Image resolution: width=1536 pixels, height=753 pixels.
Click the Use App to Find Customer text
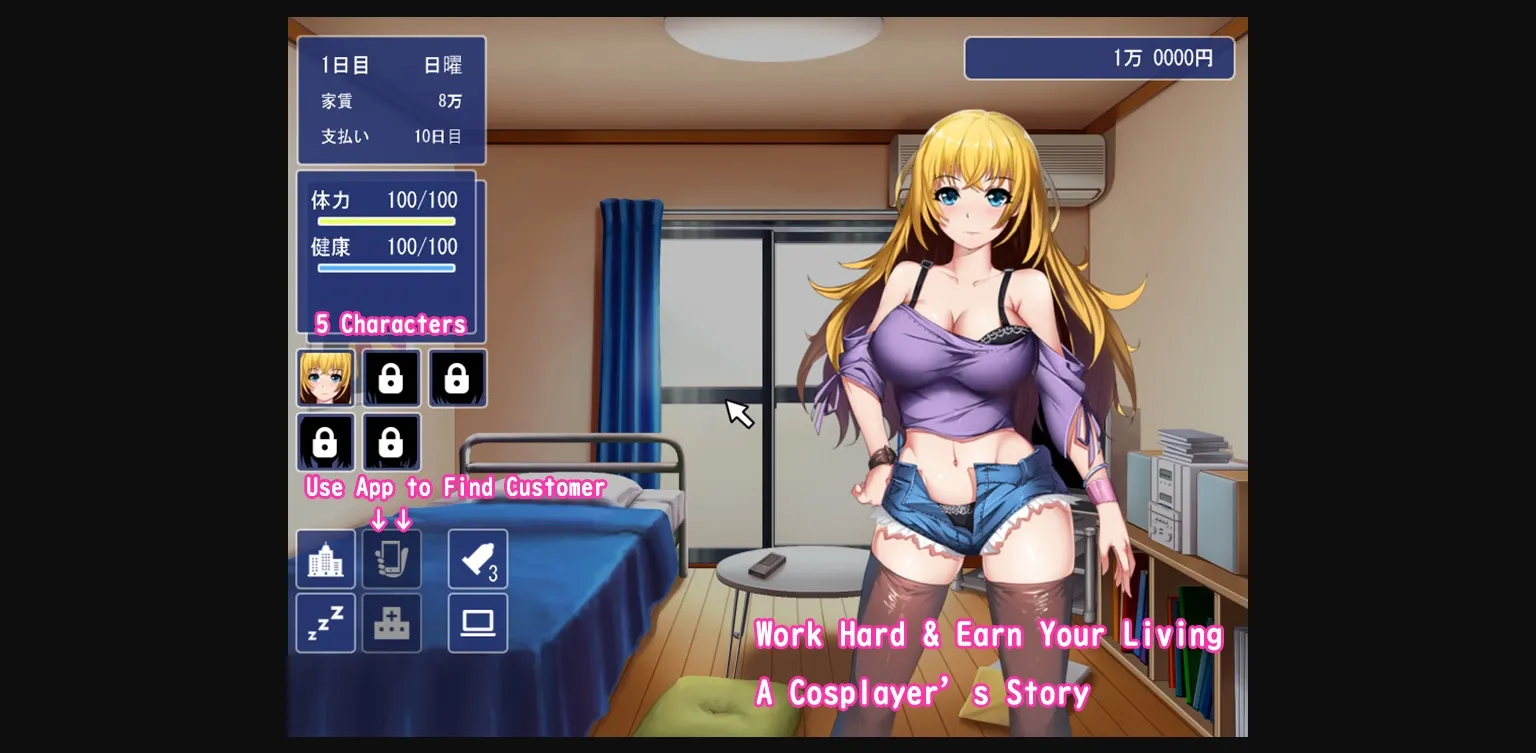[453, 487]
